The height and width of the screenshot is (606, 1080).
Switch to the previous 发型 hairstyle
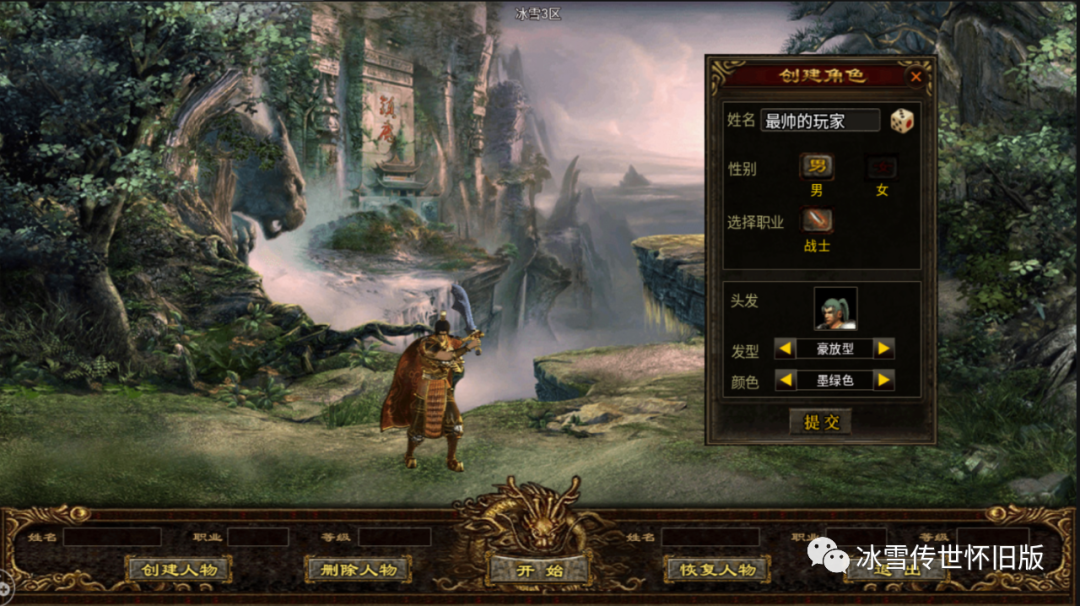point(786,348)
